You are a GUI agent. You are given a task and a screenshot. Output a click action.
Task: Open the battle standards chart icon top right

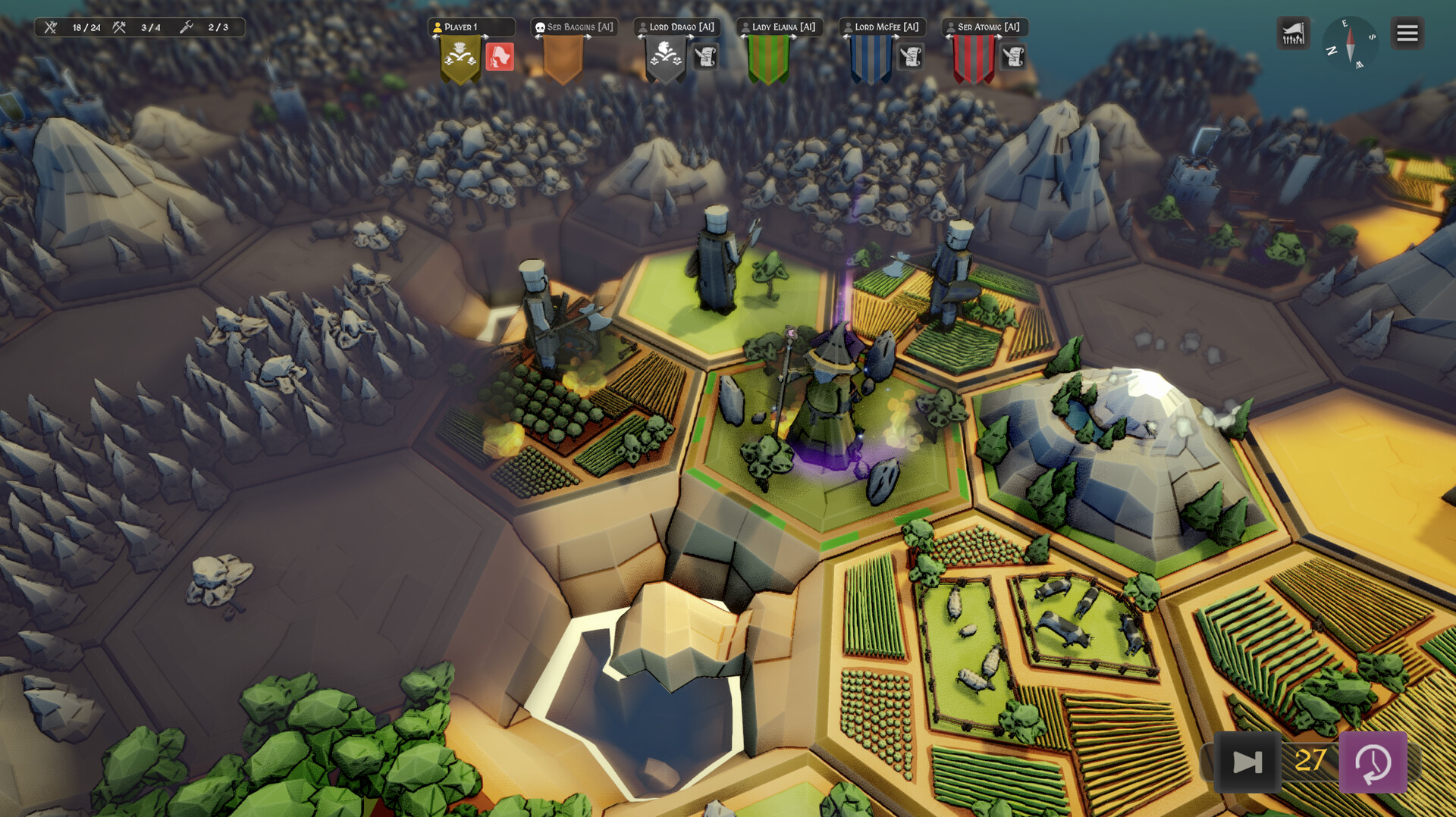(x=1293, y=33)
